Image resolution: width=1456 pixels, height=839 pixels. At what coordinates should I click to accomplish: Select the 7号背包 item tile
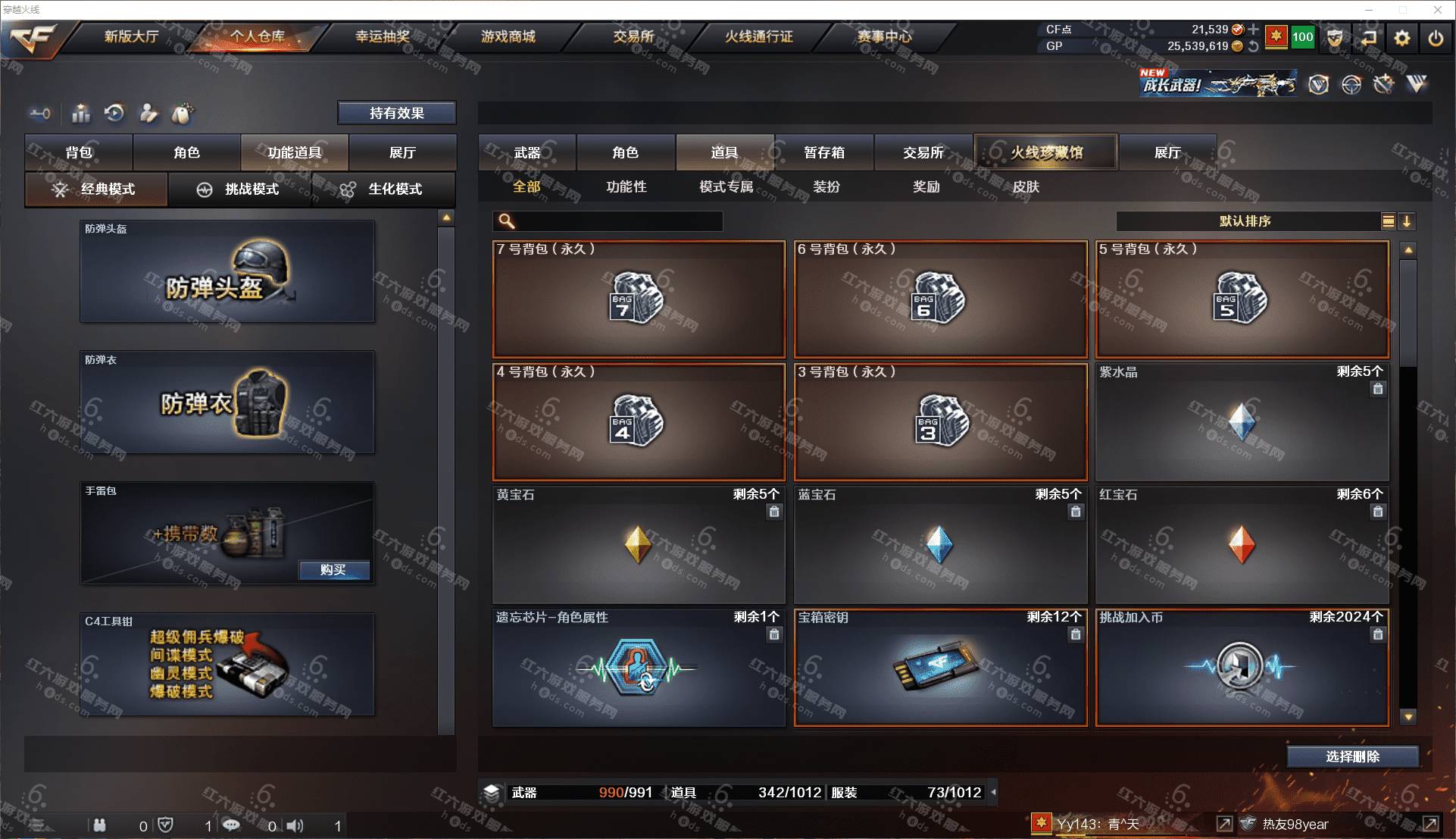click(x=639, y=299)
